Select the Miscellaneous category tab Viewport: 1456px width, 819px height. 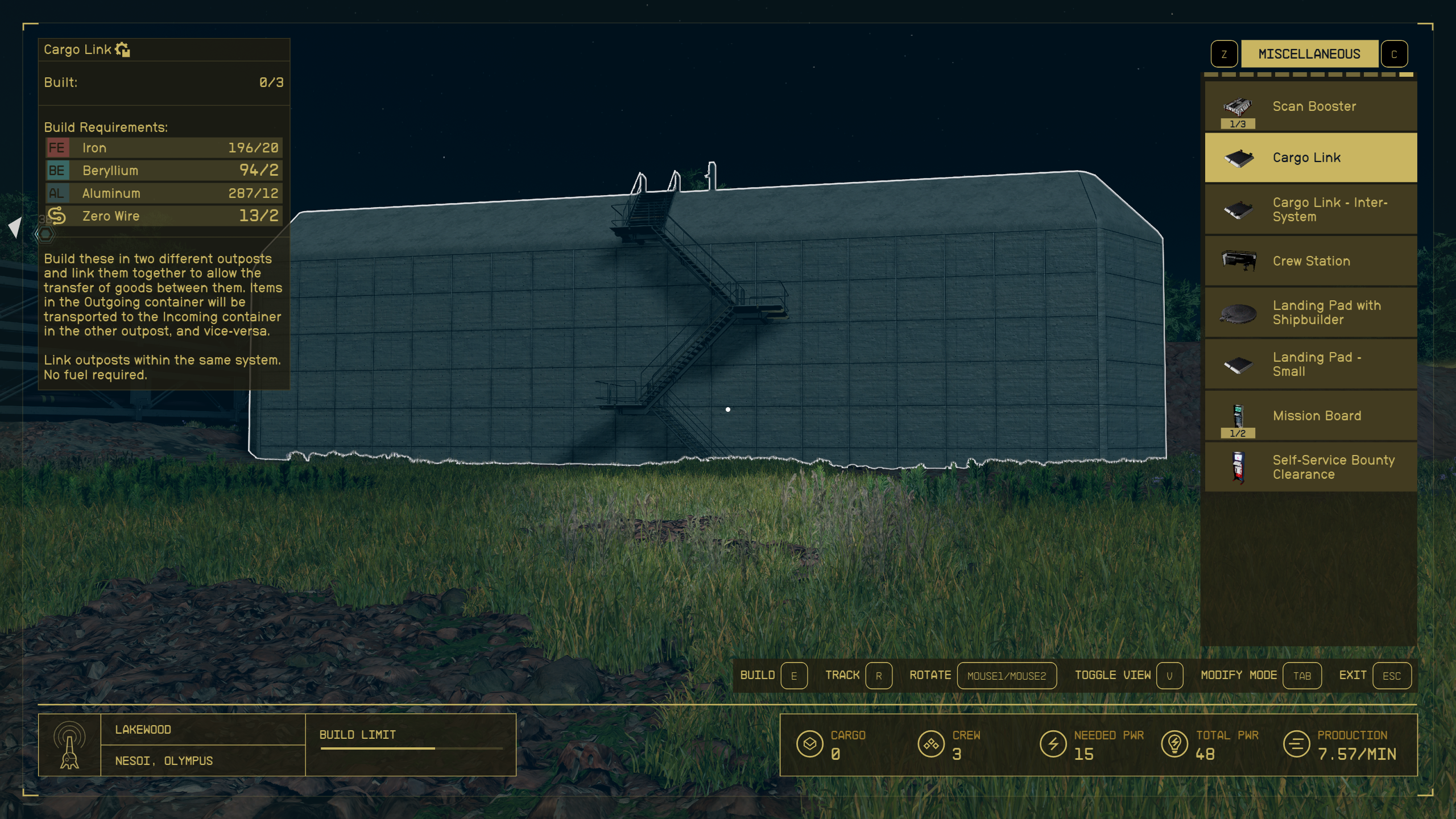click(x=1309, y=53)
